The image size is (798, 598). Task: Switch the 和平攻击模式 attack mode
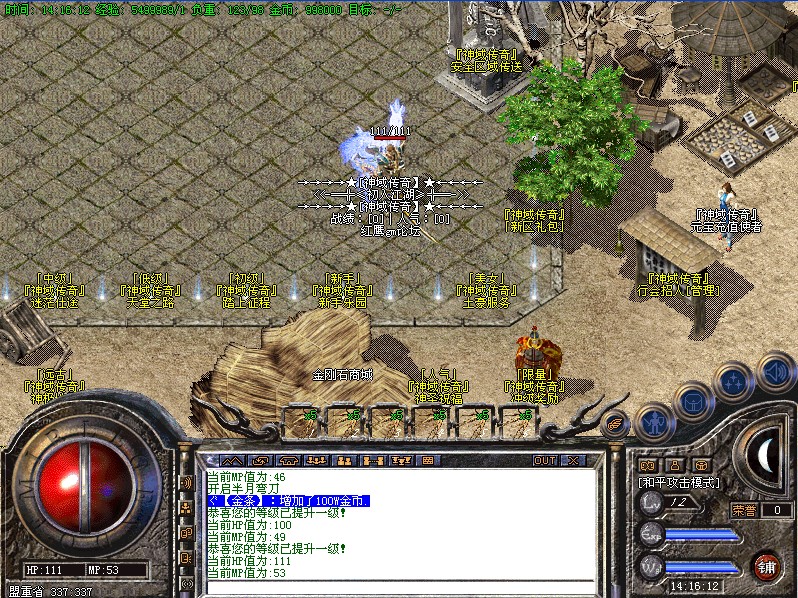point(679,482)
